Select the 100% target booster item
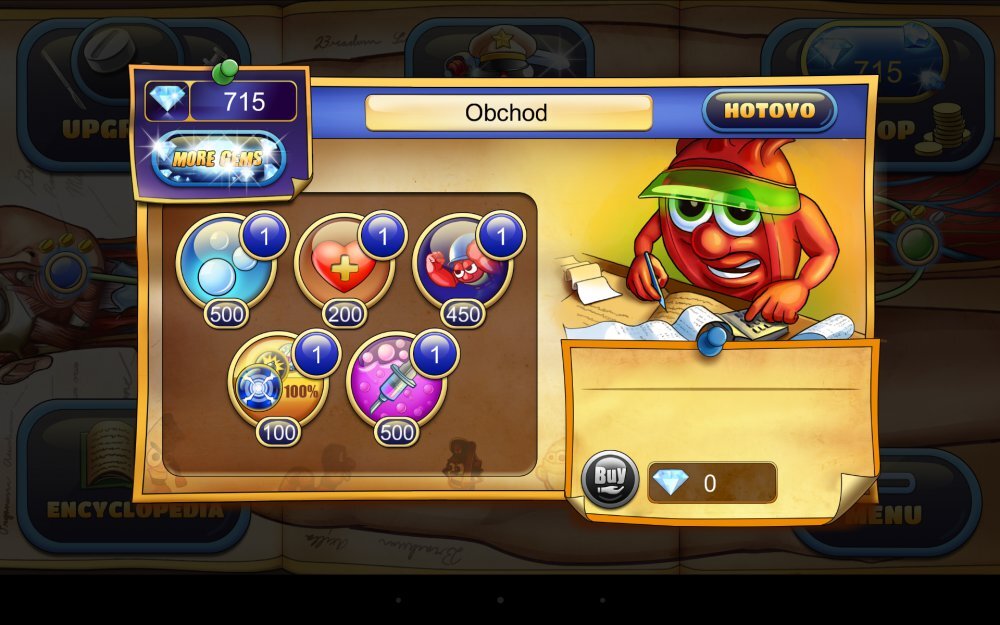This screenshot has width=1000, height=625. [277, 383]
